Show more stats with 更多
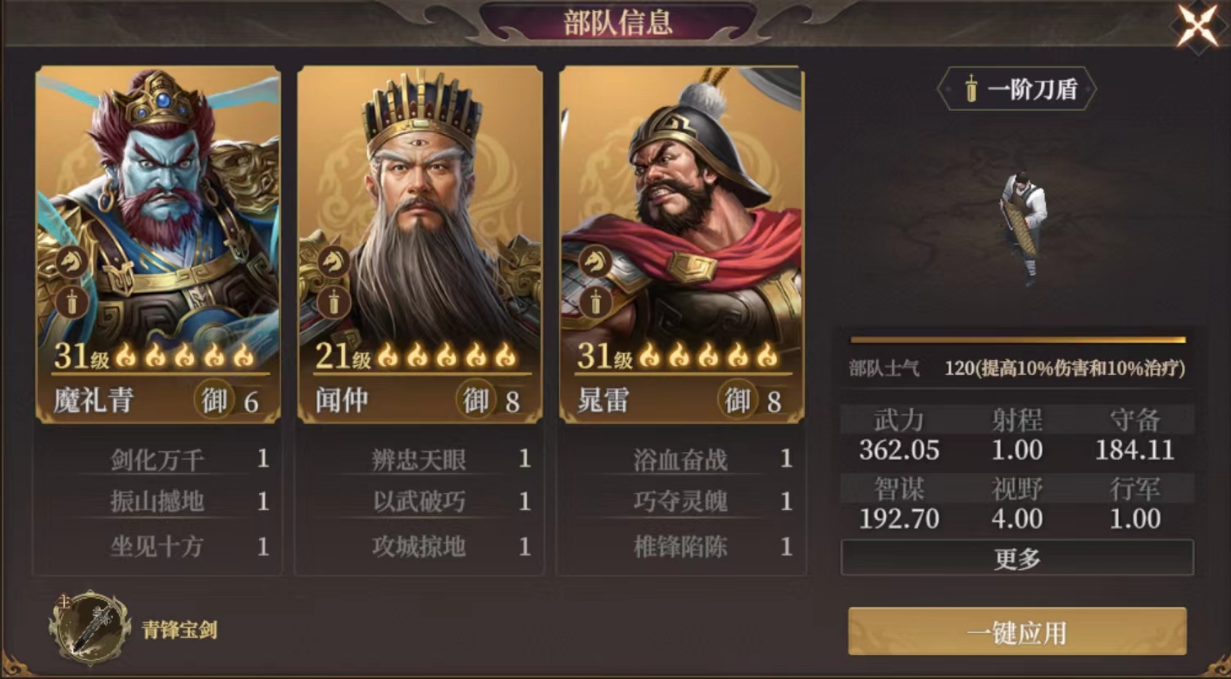Image resolution: width=1231 pixels, height=679 pixels. click(x=1017, y=558)
